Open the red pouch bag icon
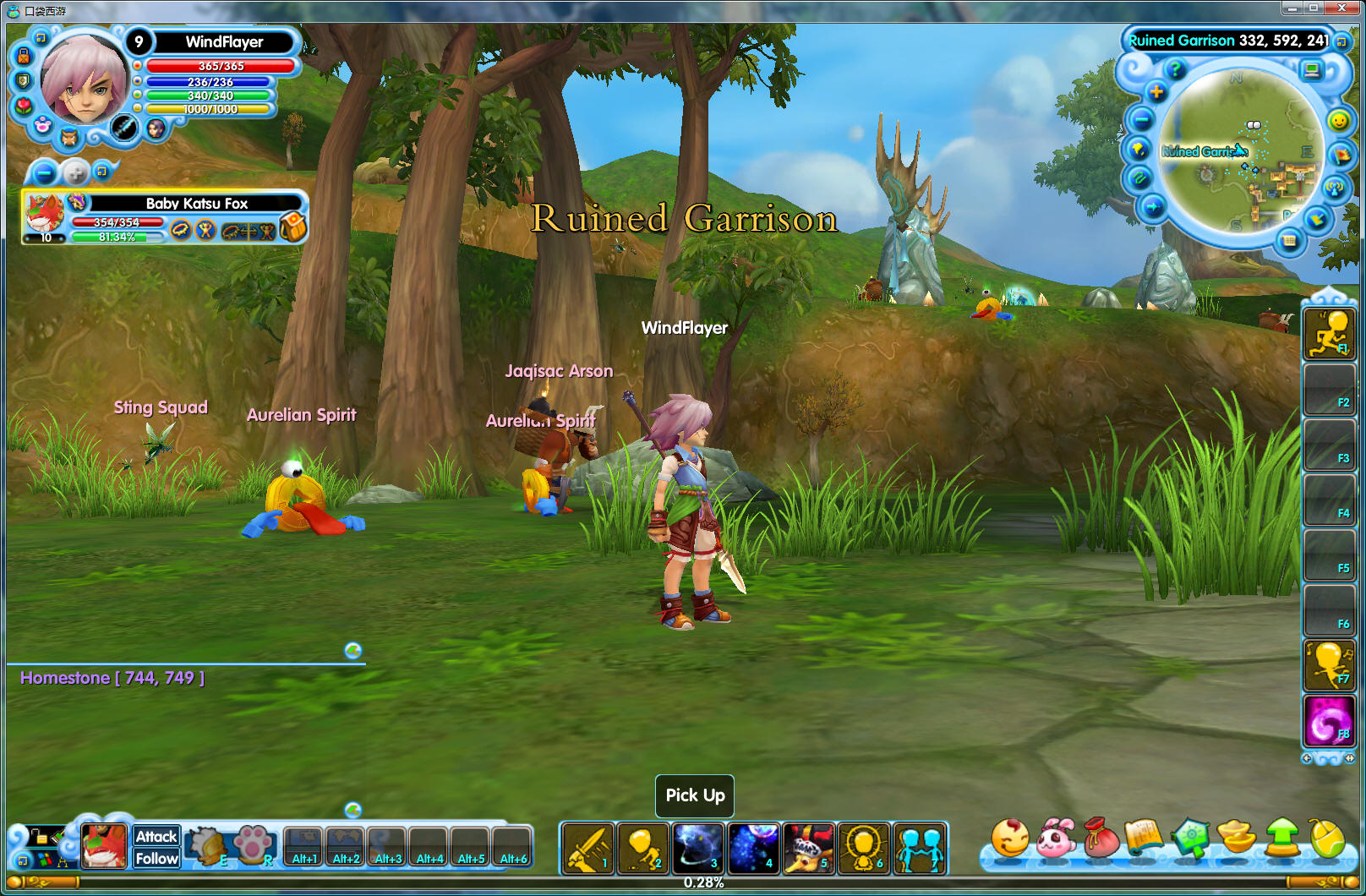The height and width of the screenshot is (896, 1366). (x=1101, y=838)
